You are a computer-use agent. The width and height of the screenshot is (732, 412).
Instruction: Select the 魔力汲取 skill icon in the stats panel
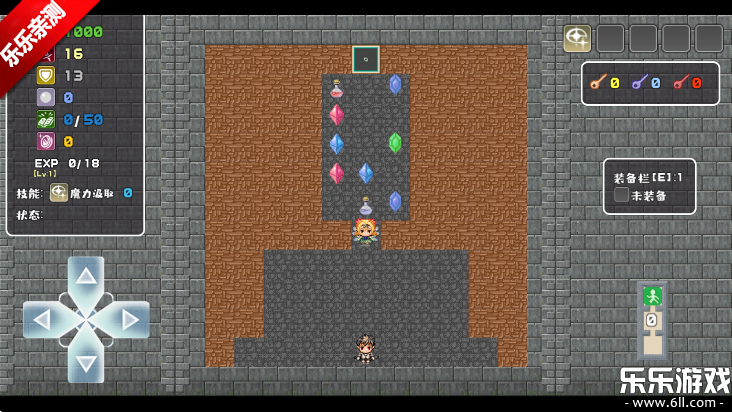59,193
